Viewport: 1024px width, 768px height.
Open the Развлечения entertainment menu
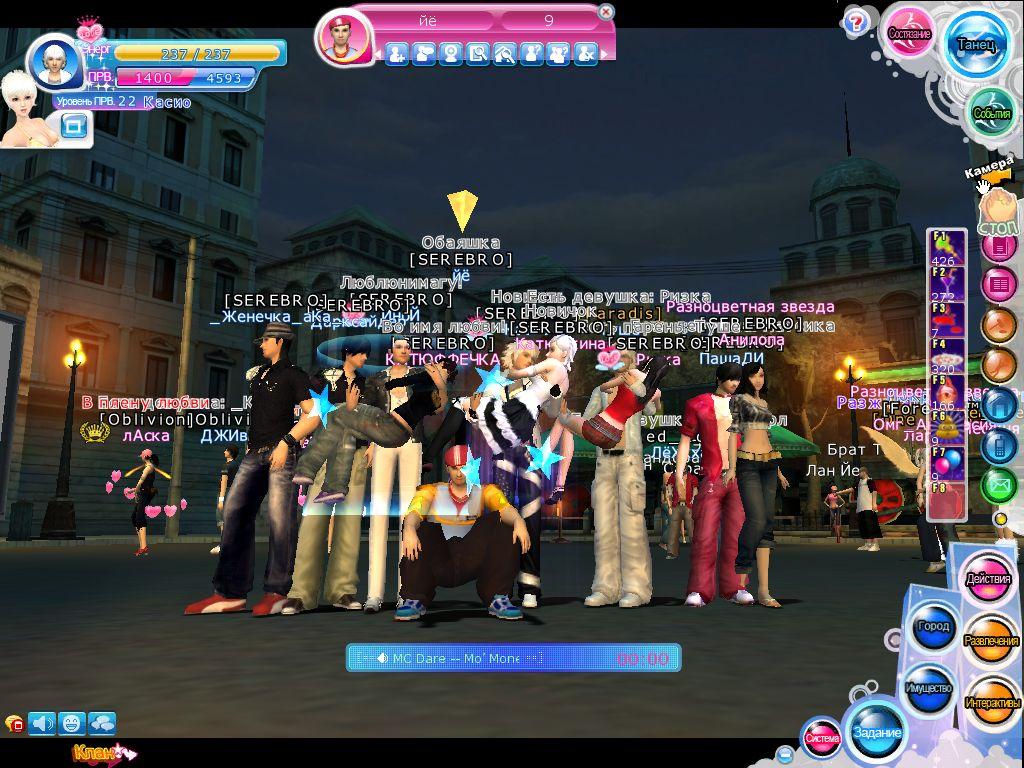[x=991, y=640]
